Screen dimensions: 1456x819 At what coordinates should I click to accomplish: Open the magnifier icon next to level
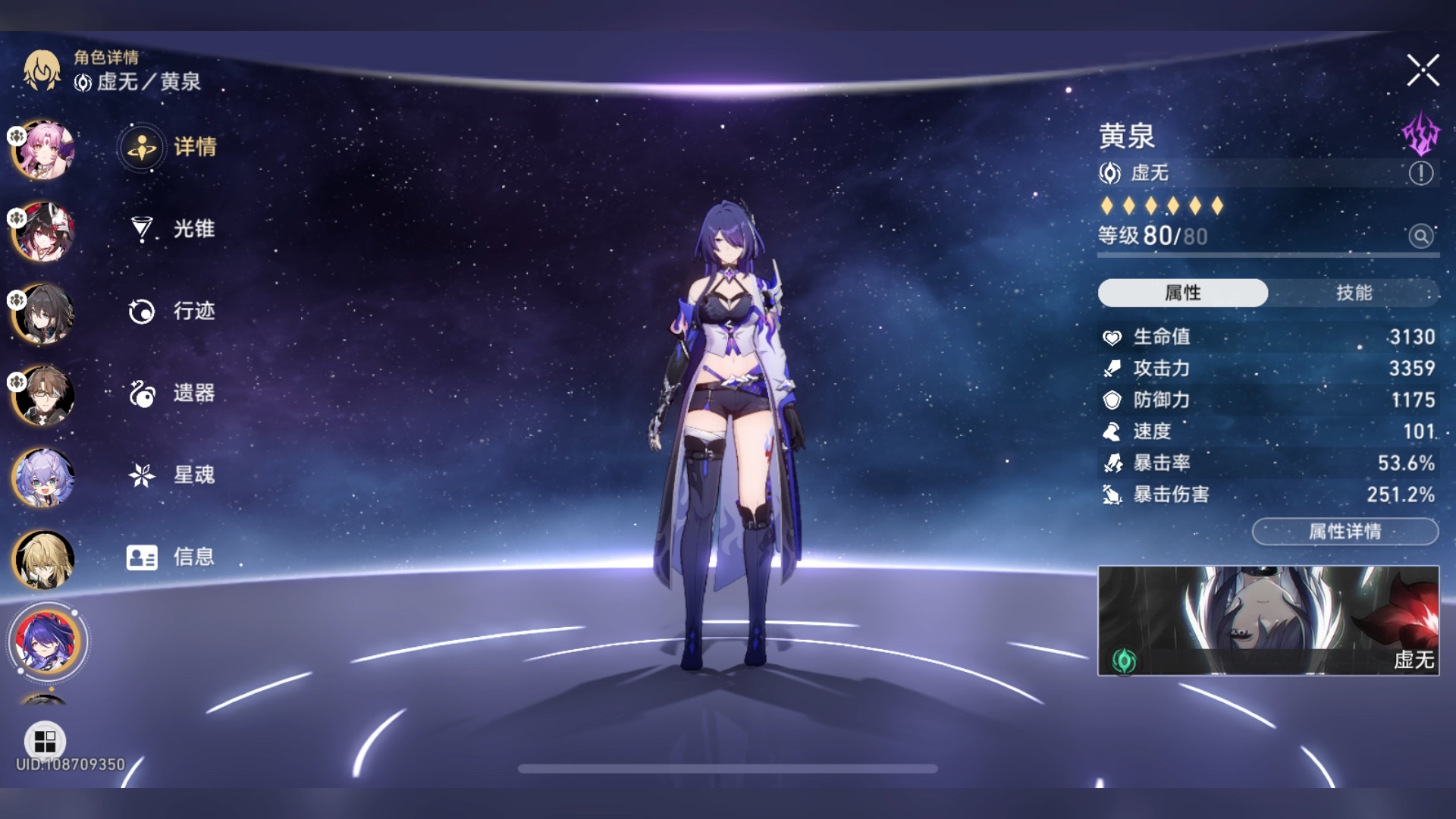pyautogui.click(x=1421, y=237)
